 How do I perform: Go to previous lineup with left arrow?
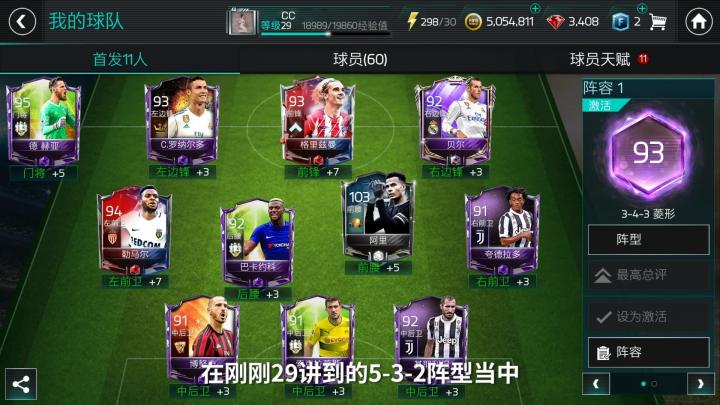click(x=596, y=383)
